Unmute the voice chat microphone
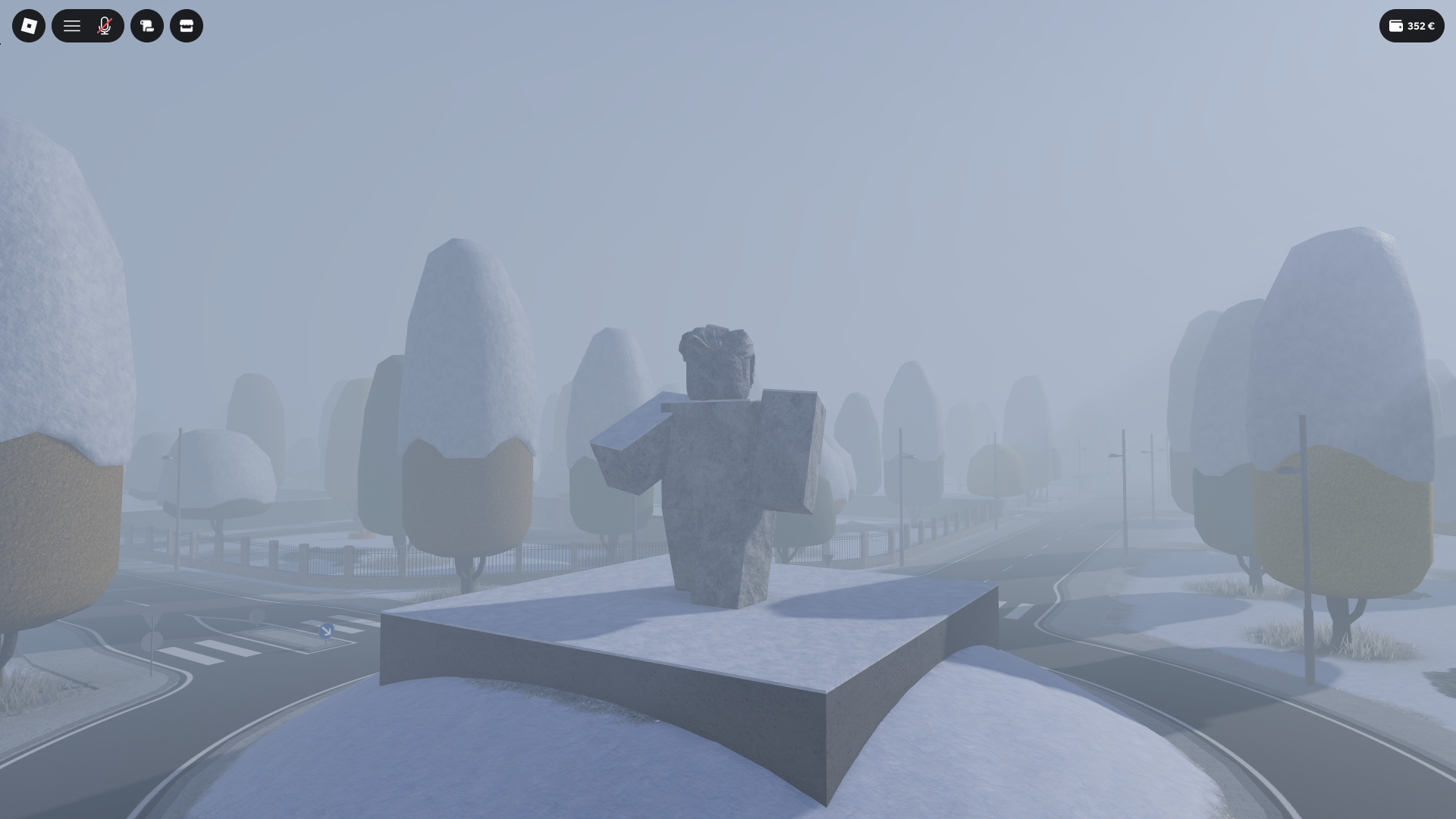The image size is (1456, 819). click(105, 25)
